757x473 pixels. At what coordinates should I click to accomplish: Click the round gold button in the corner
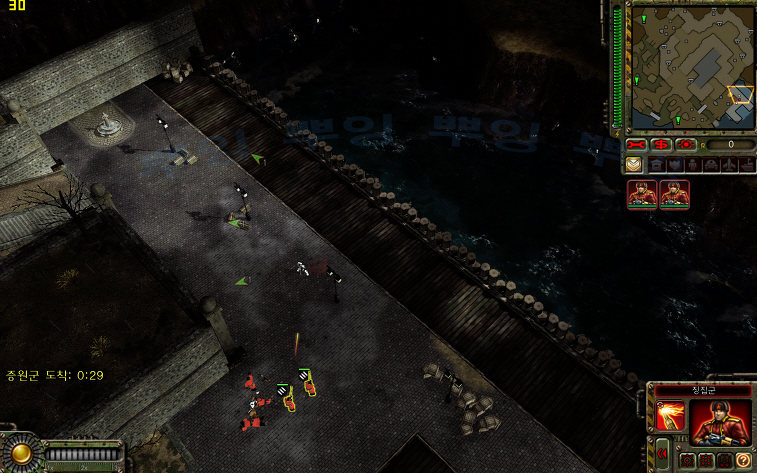(x=20, y=454)
